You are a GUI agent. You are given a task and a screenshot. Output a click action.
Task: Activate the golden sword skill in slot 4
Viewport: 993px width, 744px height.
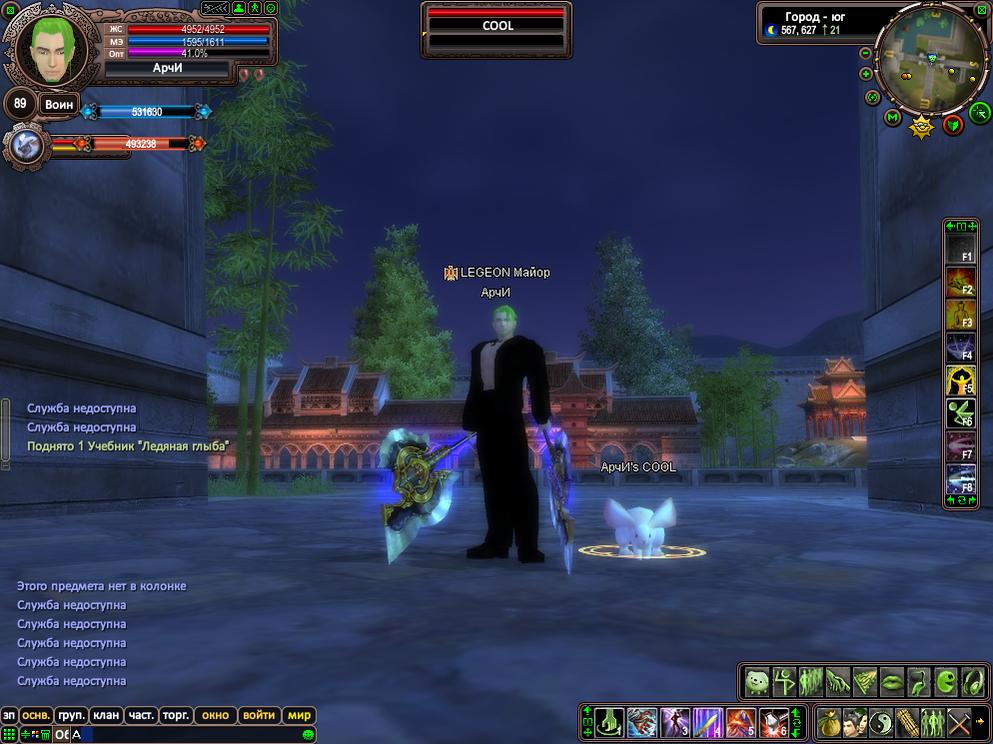[708, 721]
